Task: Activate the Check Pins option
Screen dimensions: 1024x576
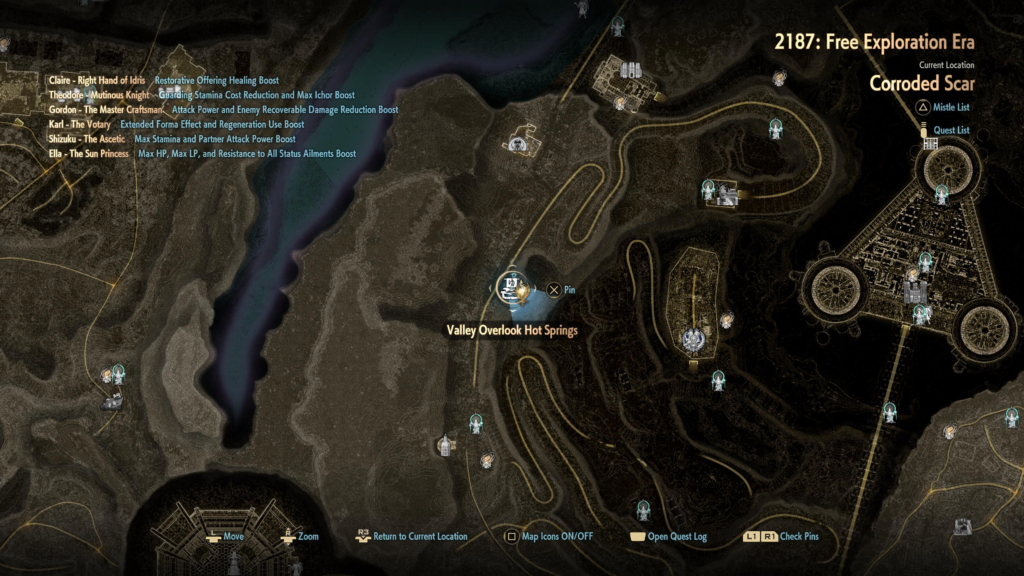Action: pyautogui.click(x=780, y=537)
